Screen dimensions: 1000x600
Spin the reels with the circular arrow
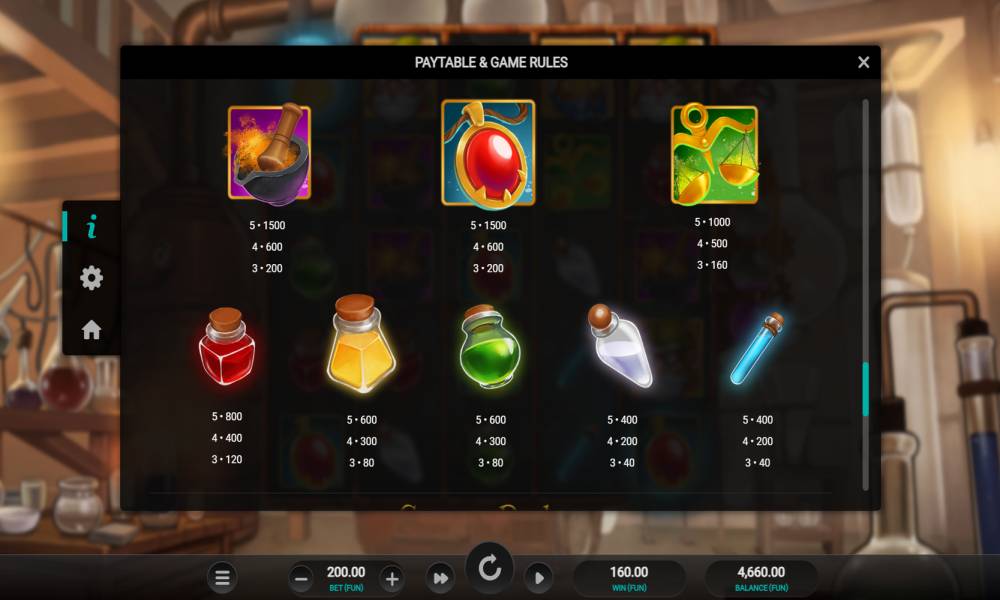click(489, 569)
